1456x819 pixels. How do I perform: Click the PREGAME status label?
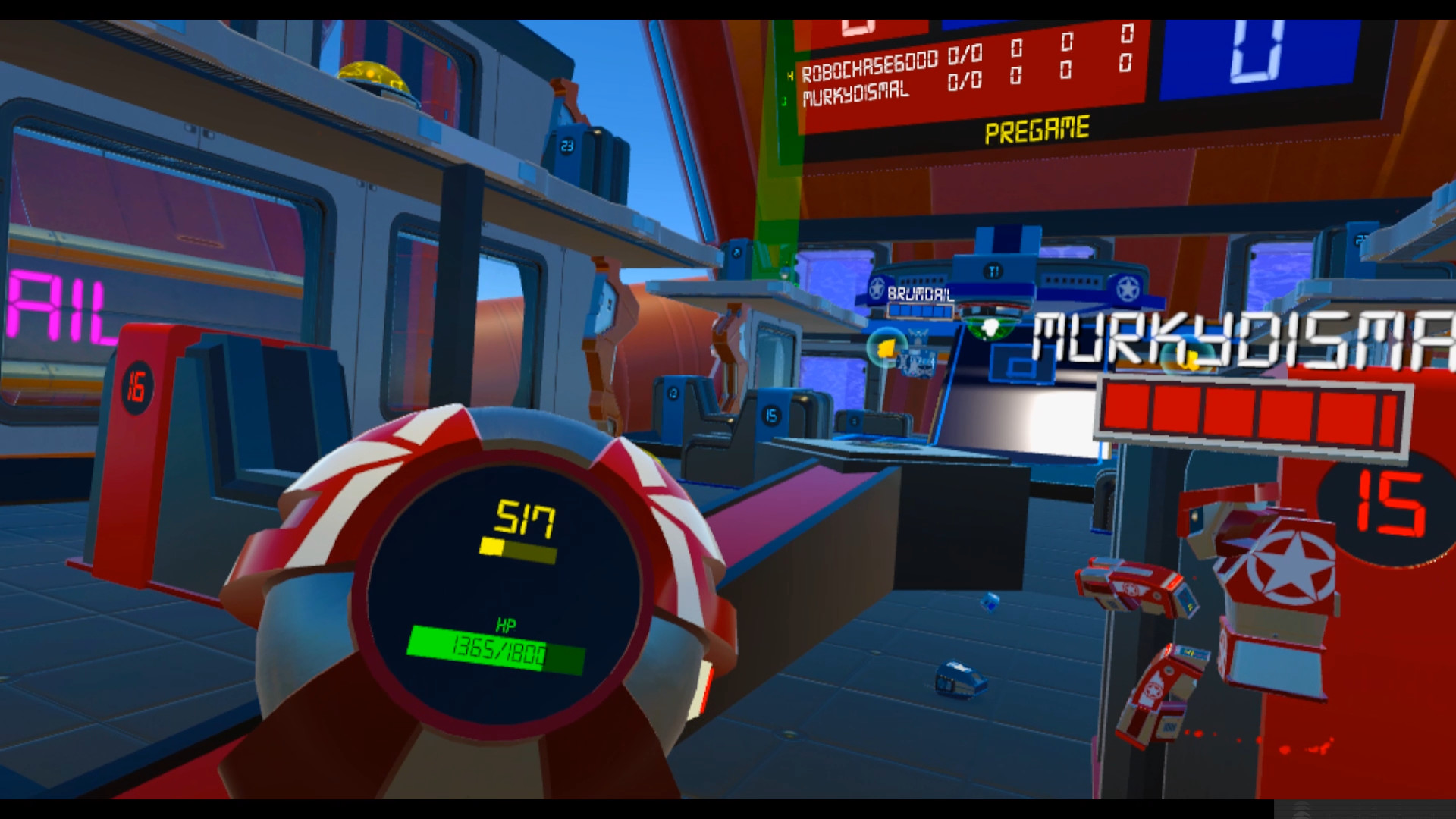point(1038,130)
